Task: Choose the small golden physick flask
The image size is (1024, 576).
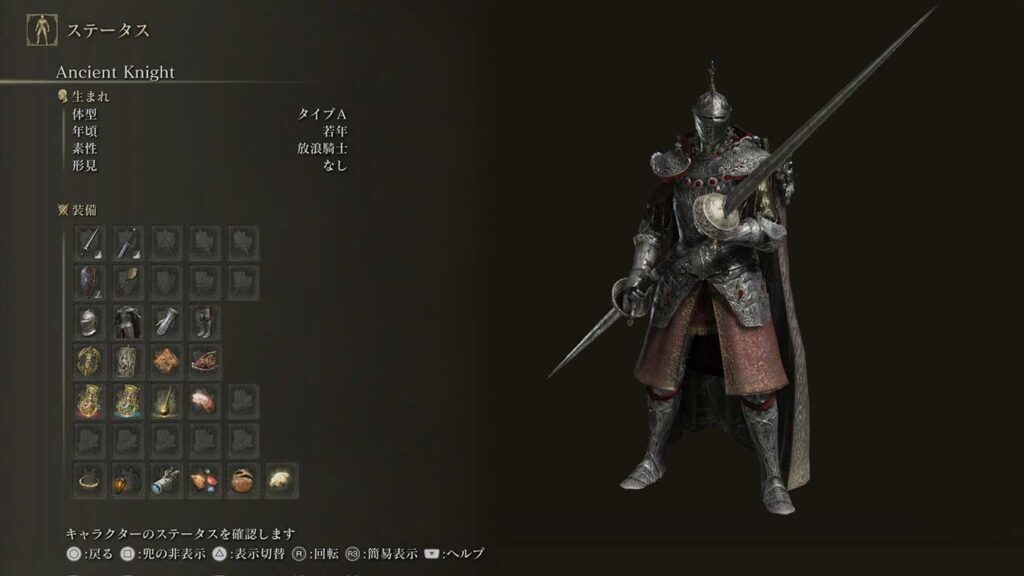Action: (166, 400)
